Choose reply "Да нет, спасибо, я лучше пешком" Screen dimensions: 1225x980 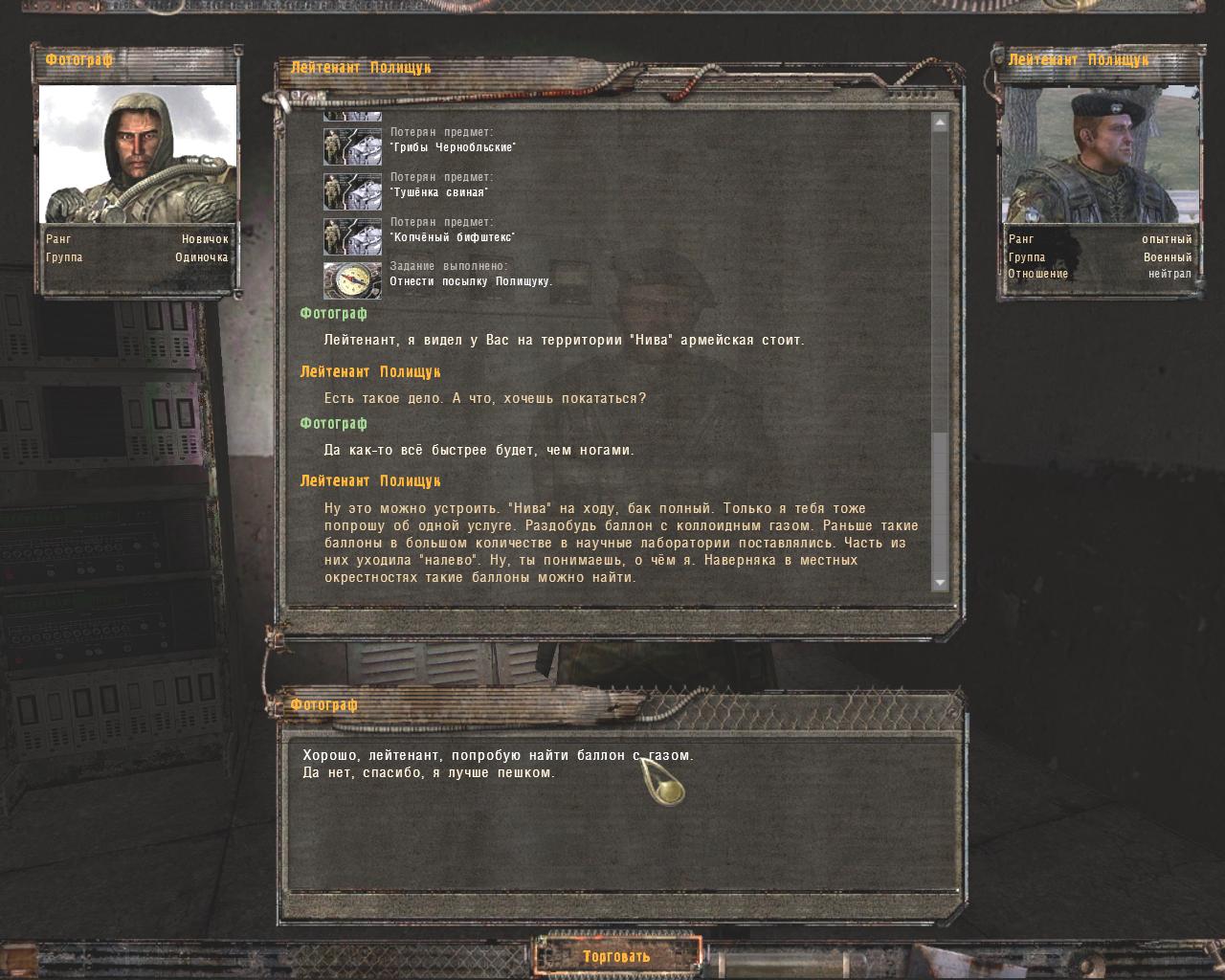pos(429,772)
